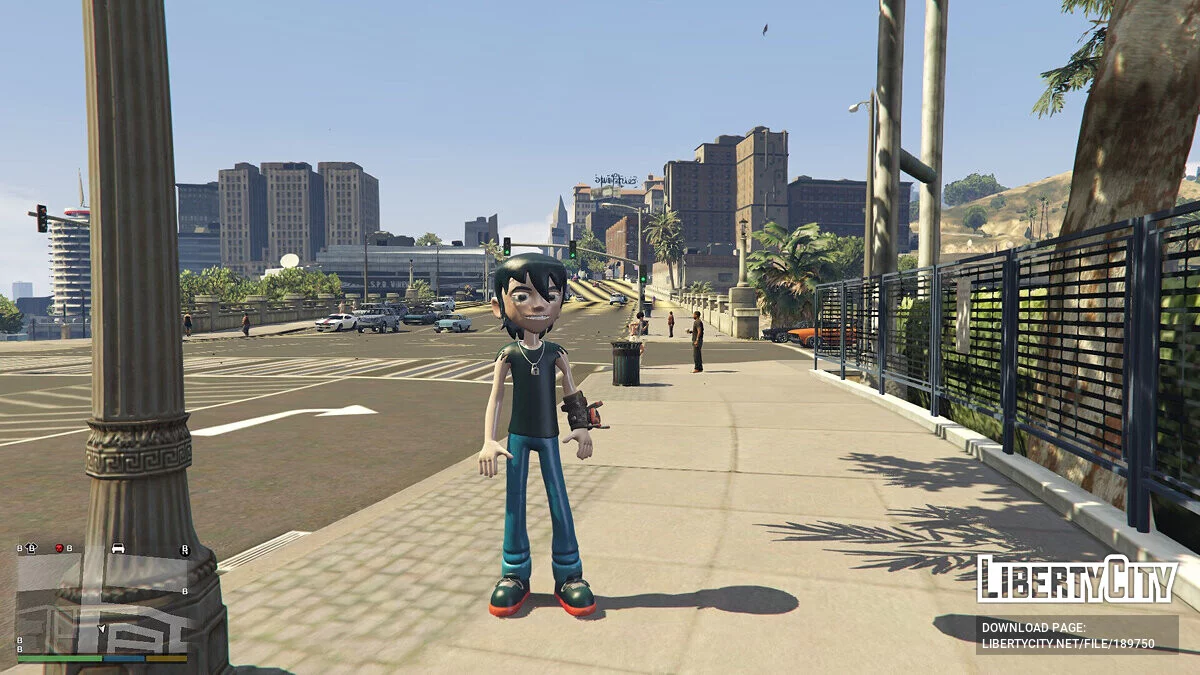Select the red mask blip on minimap
The height and width of the screenshot is (675, 1200).
(x=59, y=548)
